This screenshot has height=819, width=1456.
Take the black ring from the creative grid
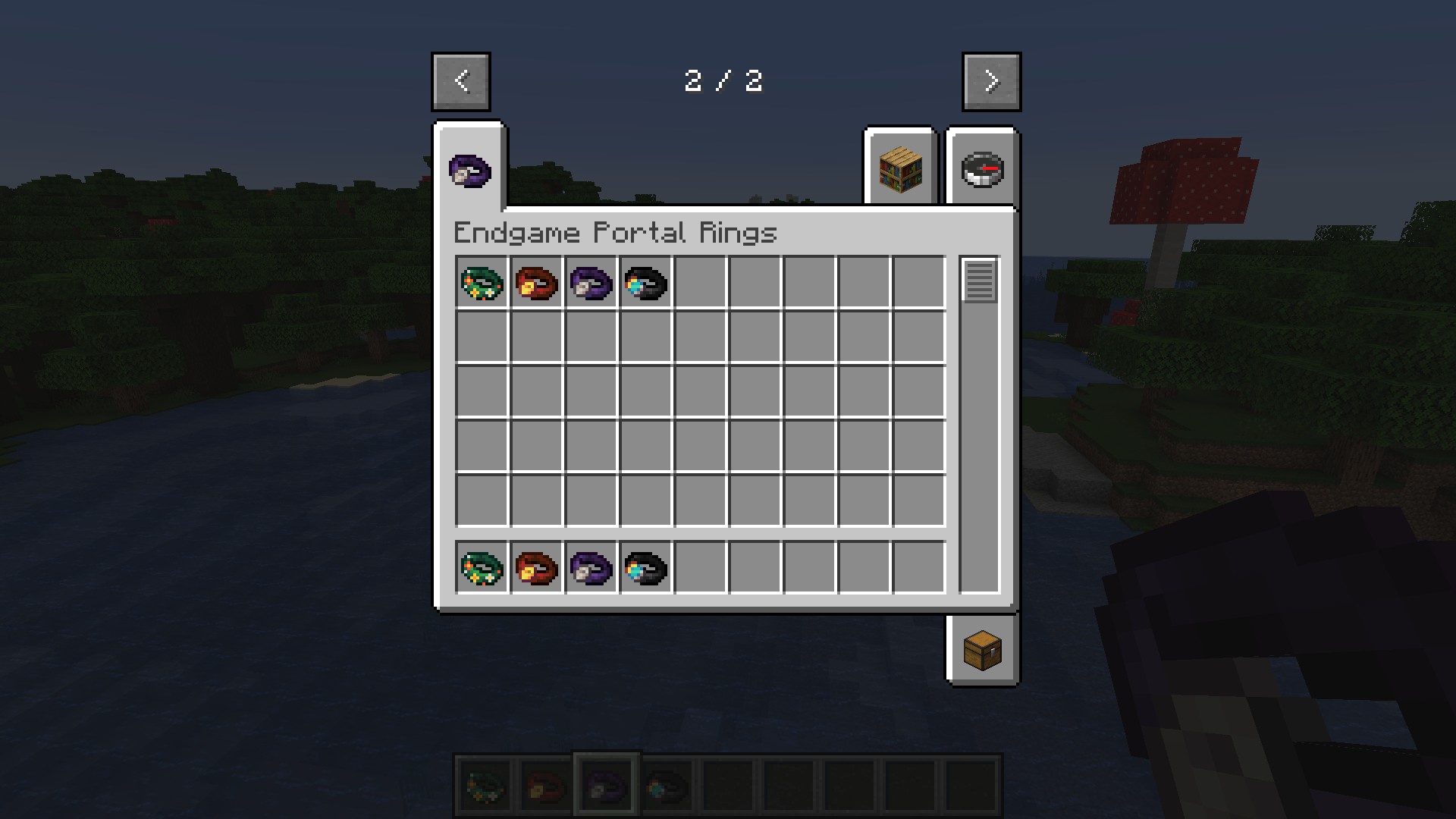[646, 284]
